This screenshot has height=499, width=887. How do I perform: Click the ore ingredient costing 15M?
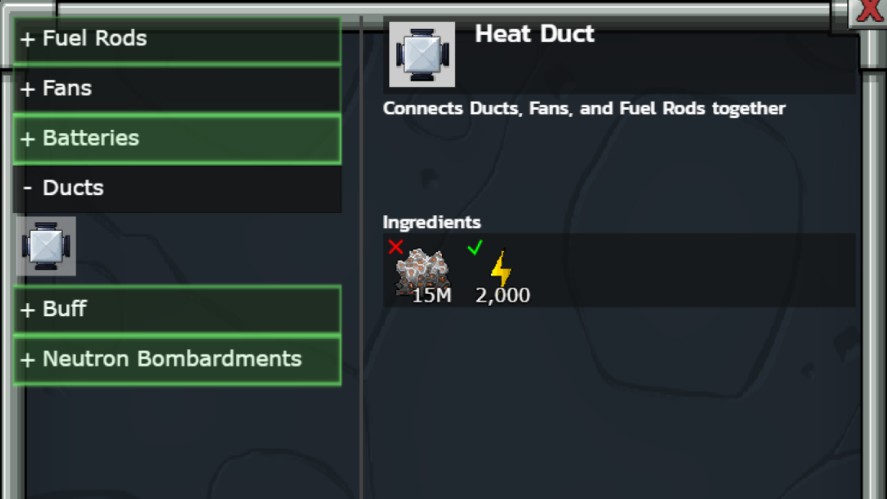422,273
